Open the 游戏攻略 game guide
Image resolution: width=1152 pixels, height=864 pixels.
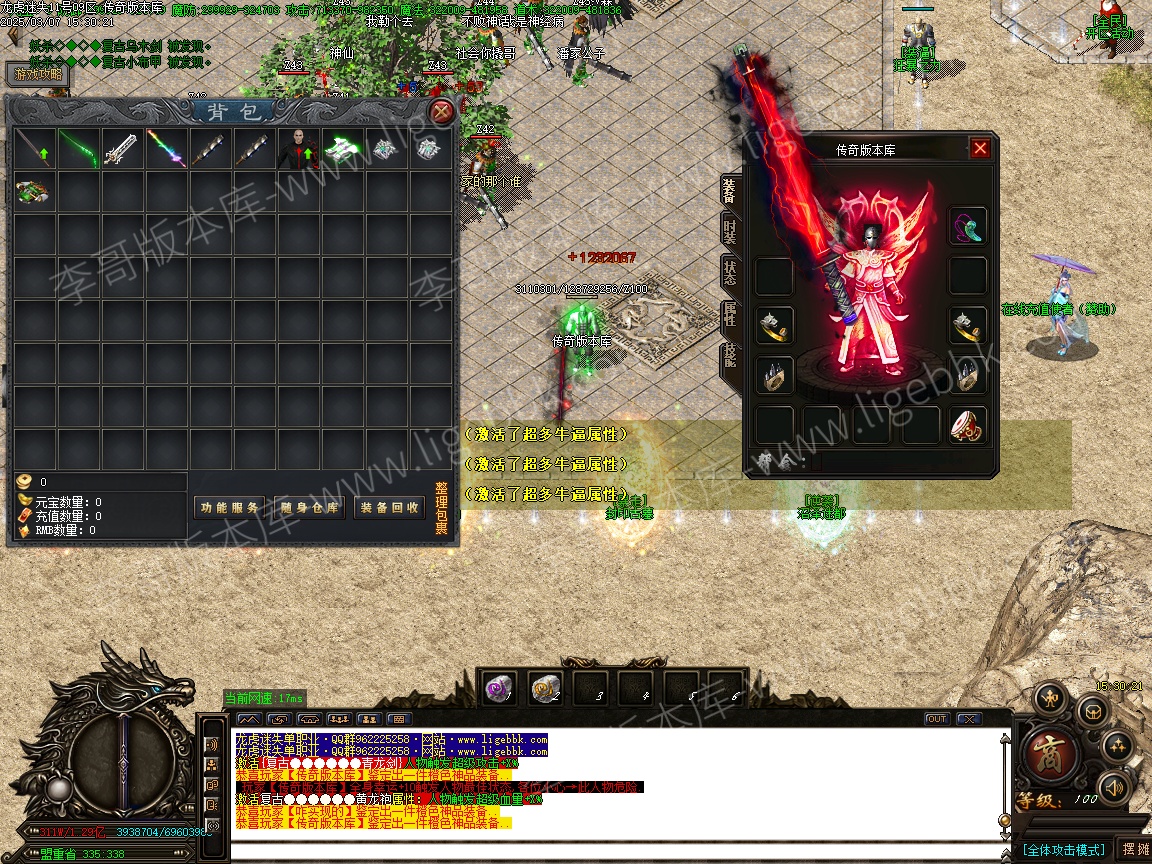[x=38, y=74]
